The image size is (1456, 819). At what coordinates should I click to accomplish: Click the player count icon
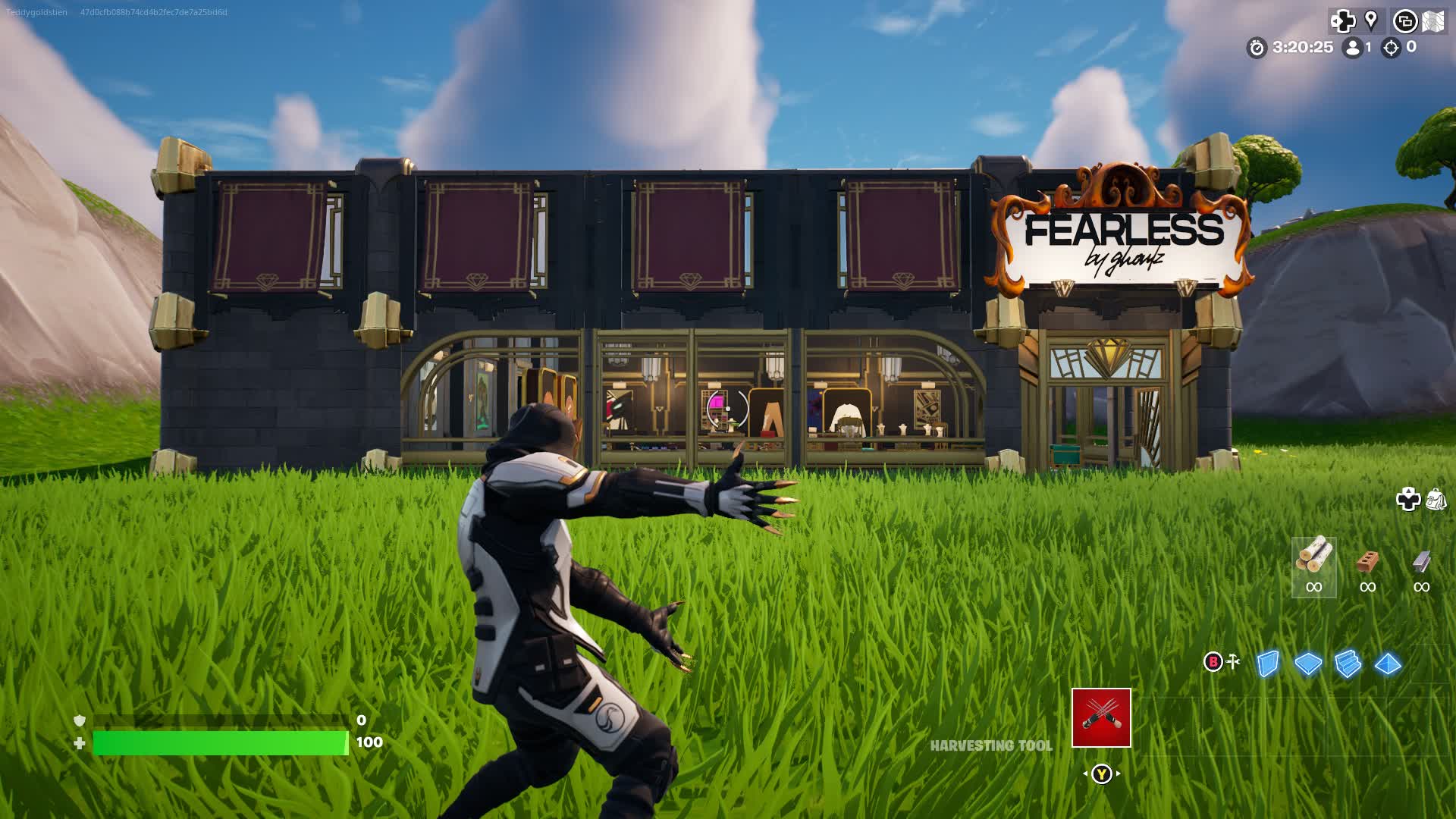point(1351,47)
